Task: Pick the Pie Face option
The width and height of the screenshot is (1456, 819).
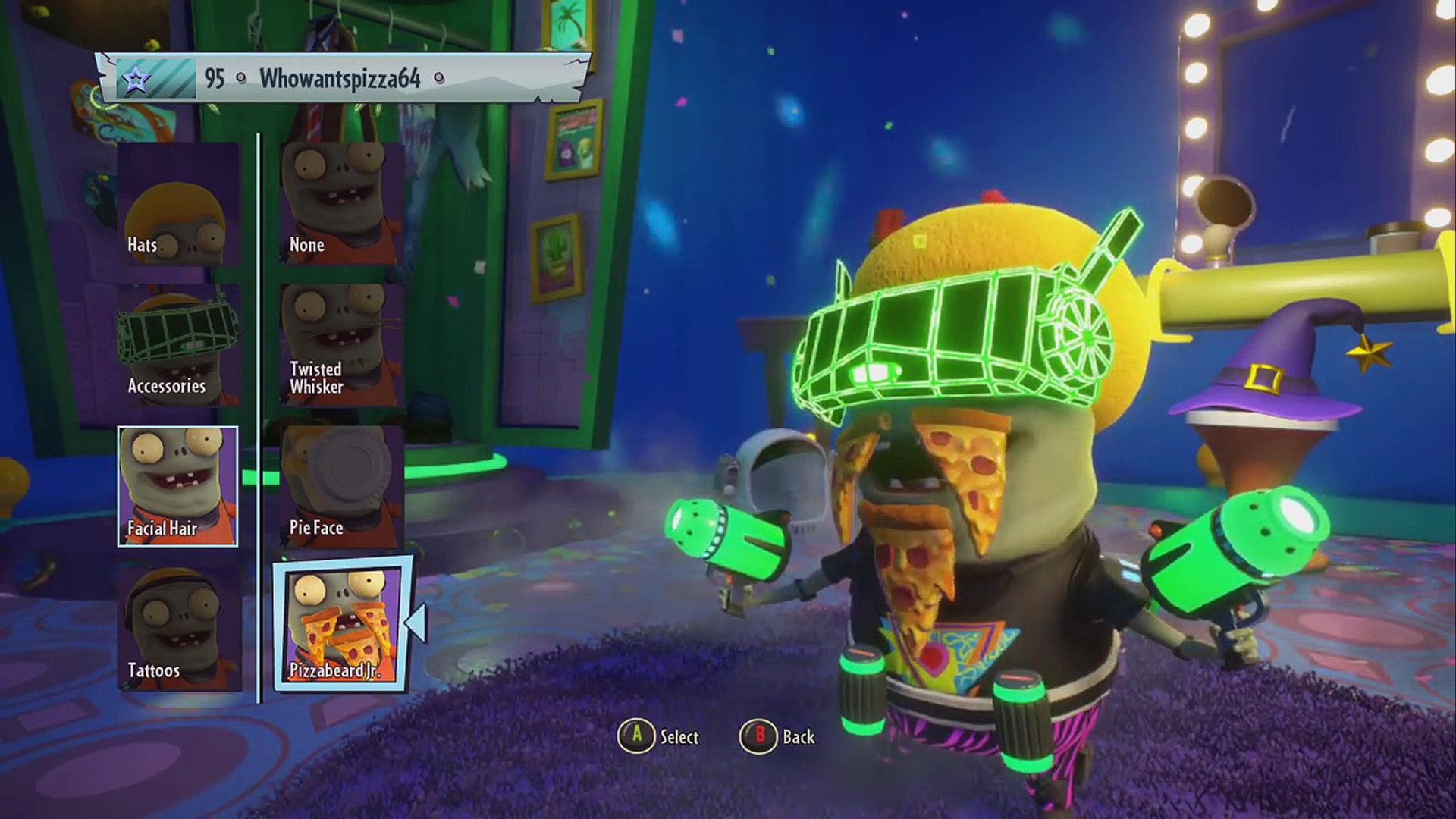Action: (340, 486)
